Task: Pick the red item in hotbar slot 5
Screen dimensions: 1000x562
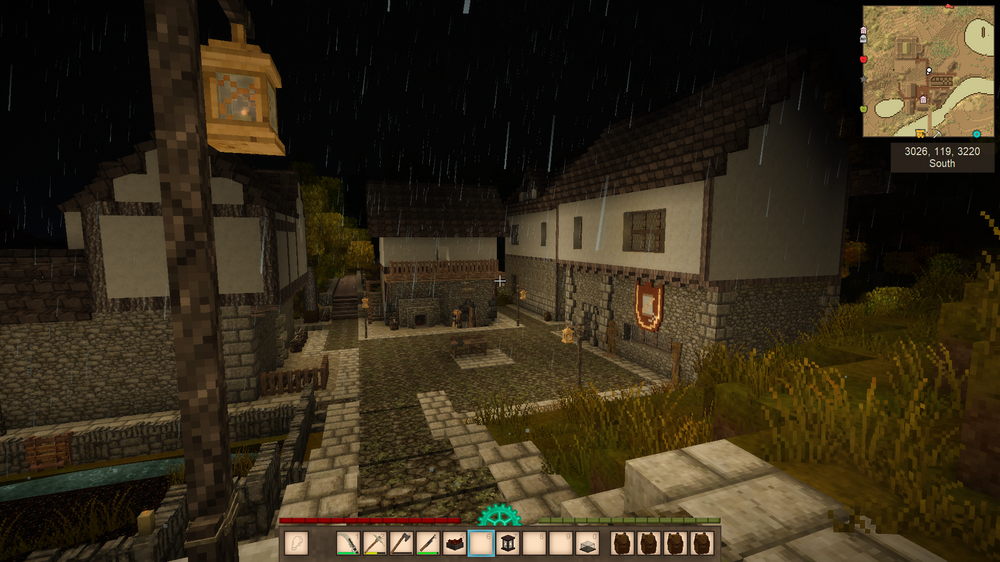Action: click(453, 544)
